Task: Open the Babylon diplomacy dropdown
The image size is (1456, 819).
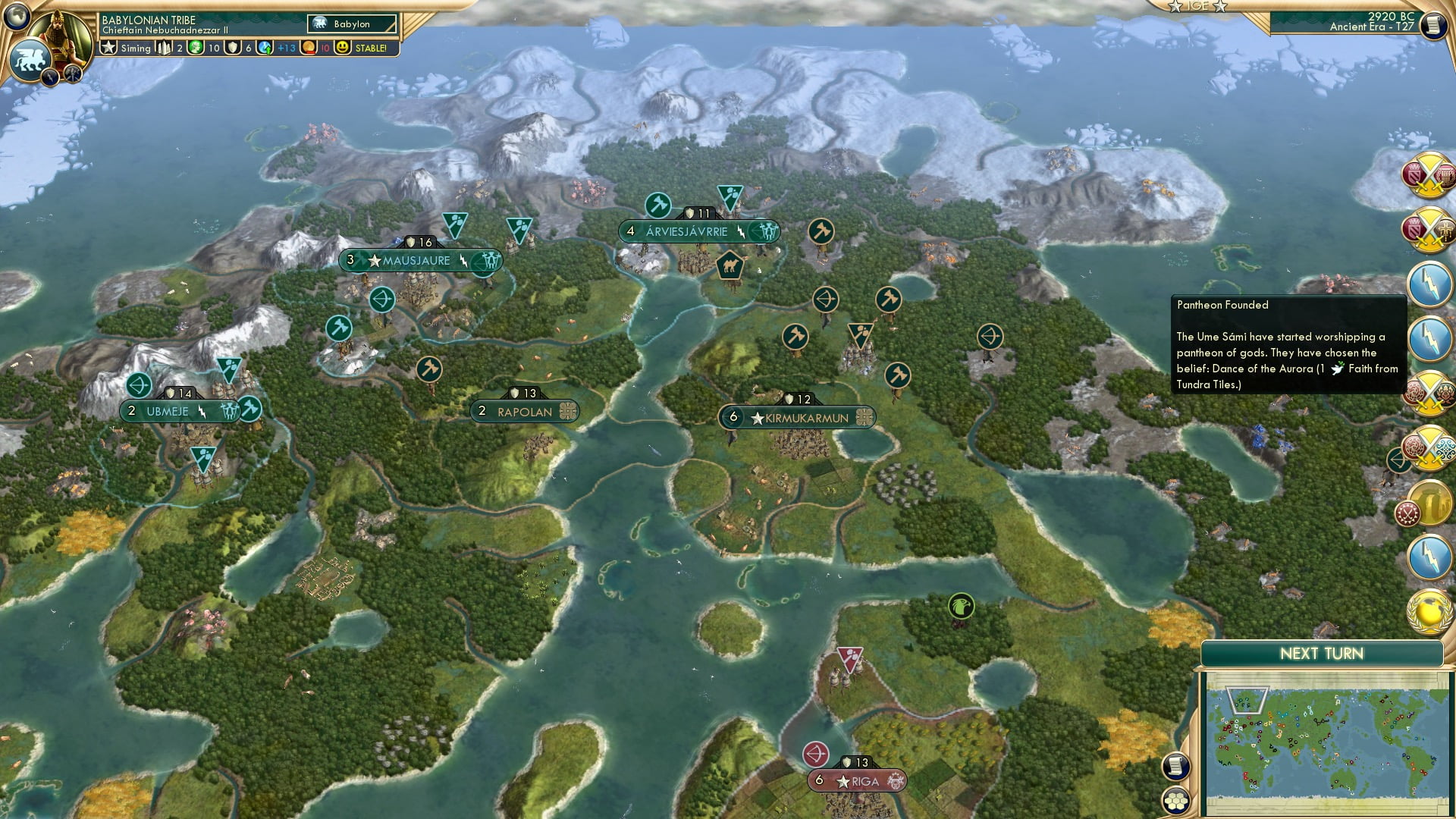Action: [x=352, y=24]
